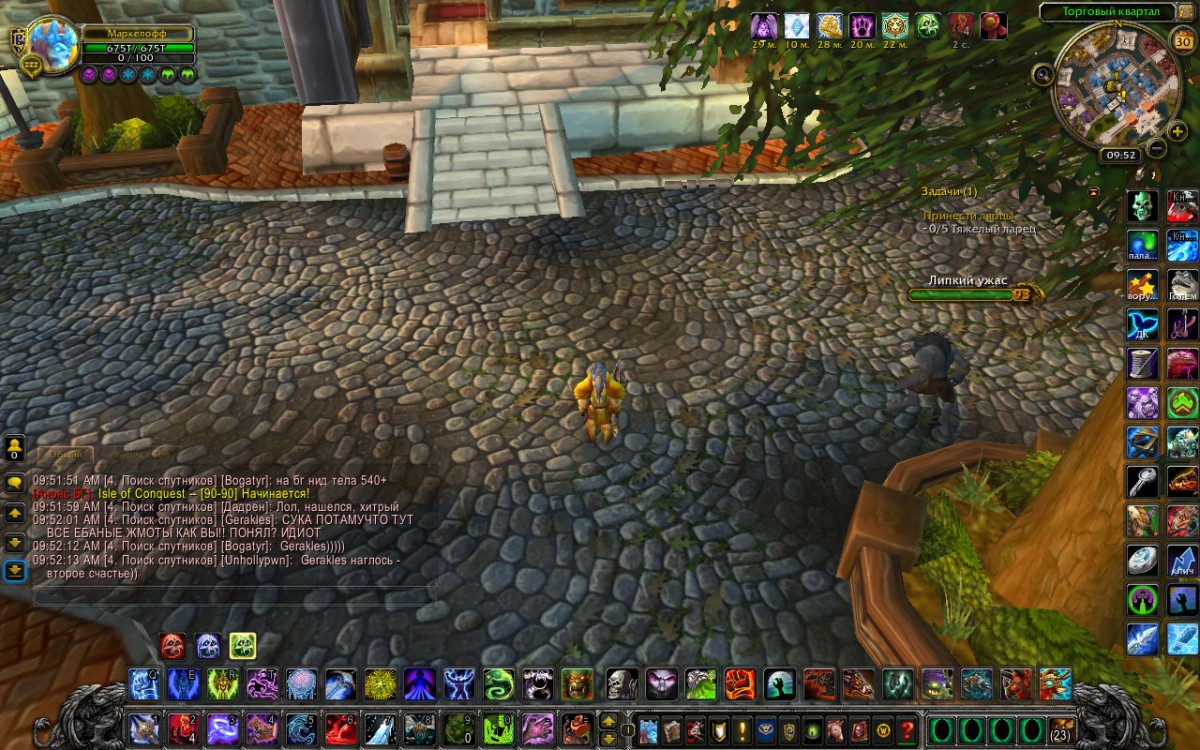Page the action bar up with arrow
The height and width of the screenshot is (750, 1200).
click(x=608, y=719)
